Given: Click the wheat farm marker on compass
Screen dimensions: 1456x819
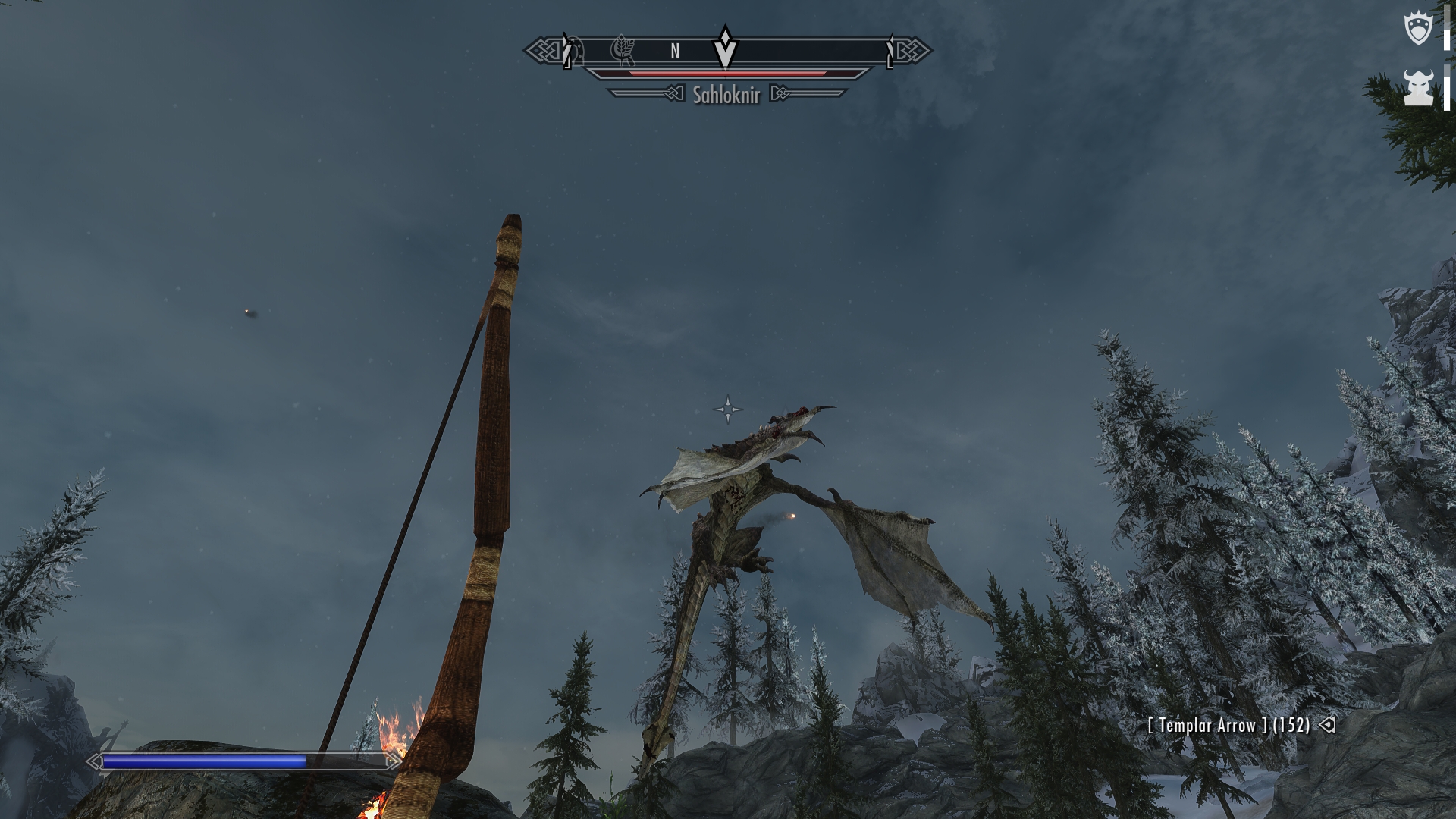Looking at the screenshot, I should coord(623,51).
